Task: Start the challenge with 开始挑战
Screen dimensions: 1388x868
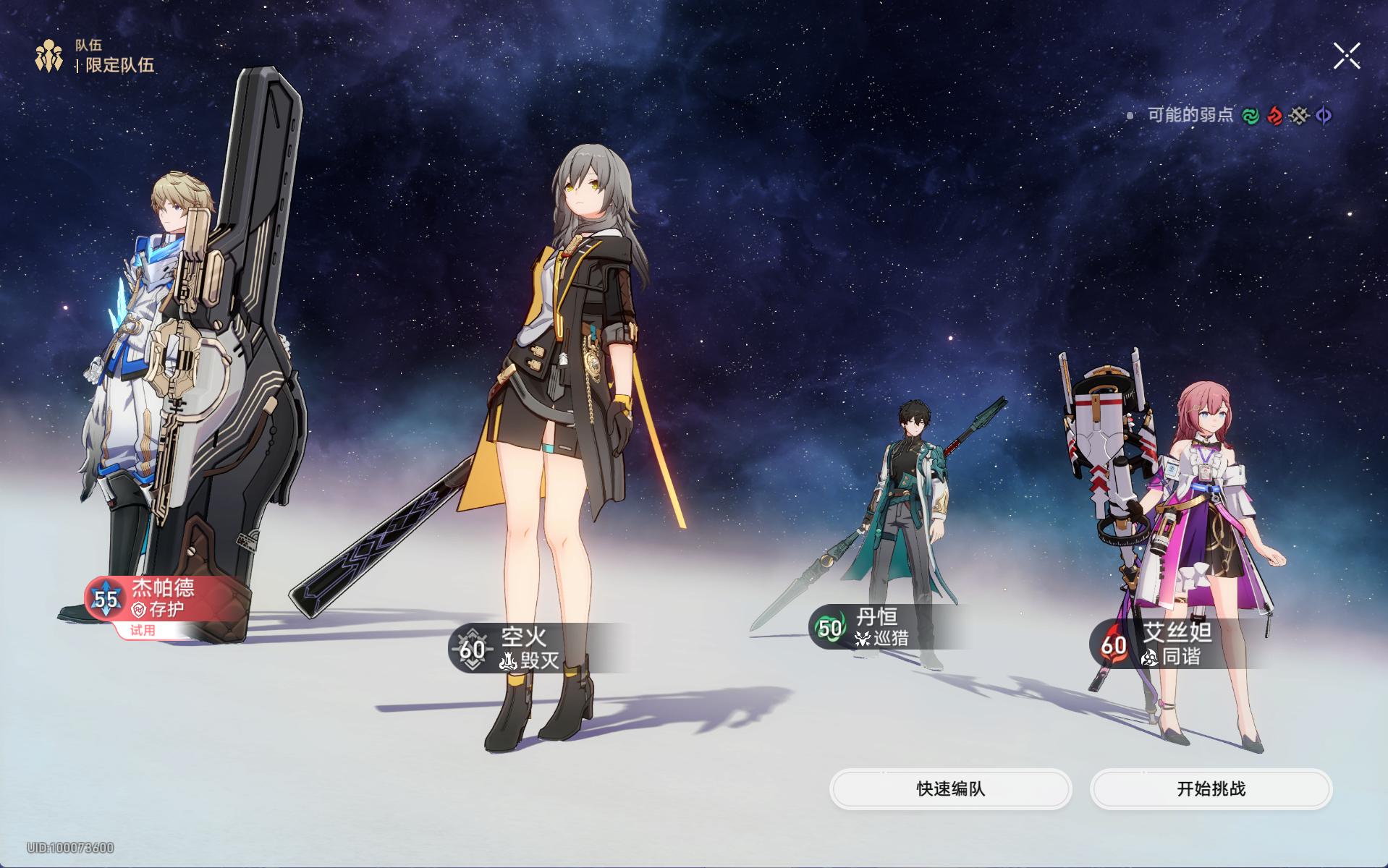Action: 1211,788
